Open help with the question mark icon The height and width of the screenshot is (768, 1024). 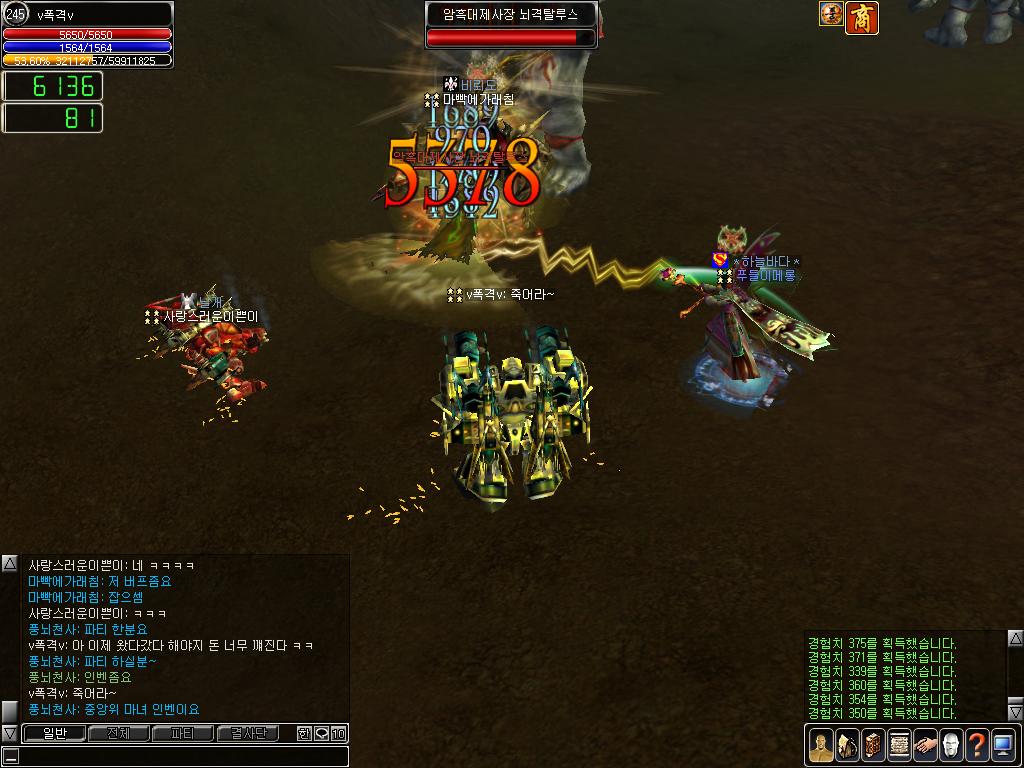[x=977, y=745]
